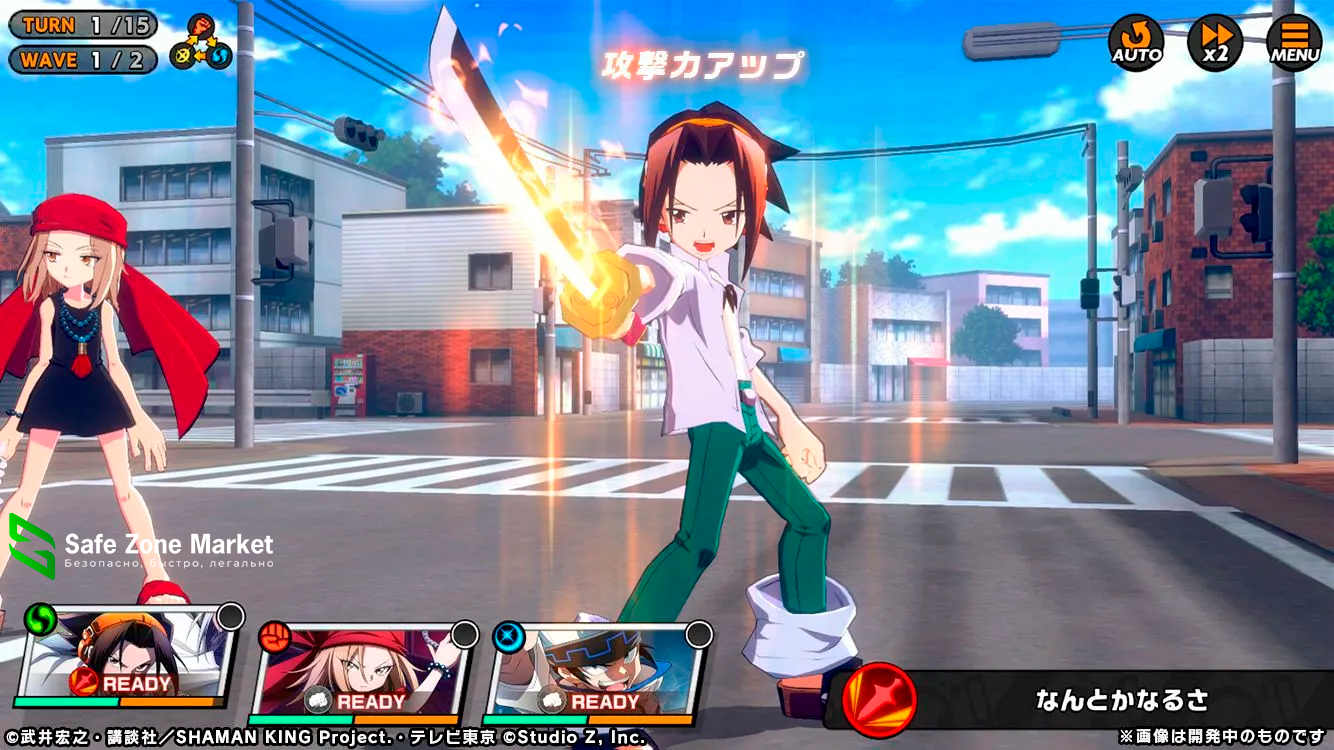
Task: Pick the white-haired goggles character card
Action: (x=597, y=670)
